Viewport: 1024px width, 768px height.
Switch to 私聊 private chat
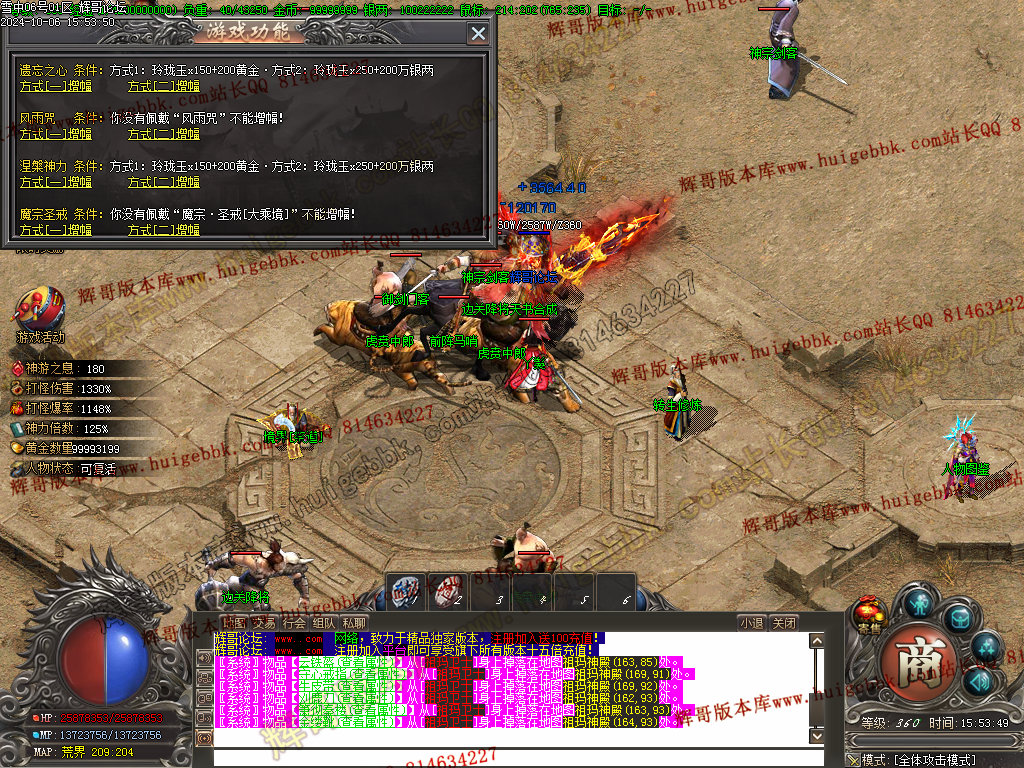tap(354, 622)
